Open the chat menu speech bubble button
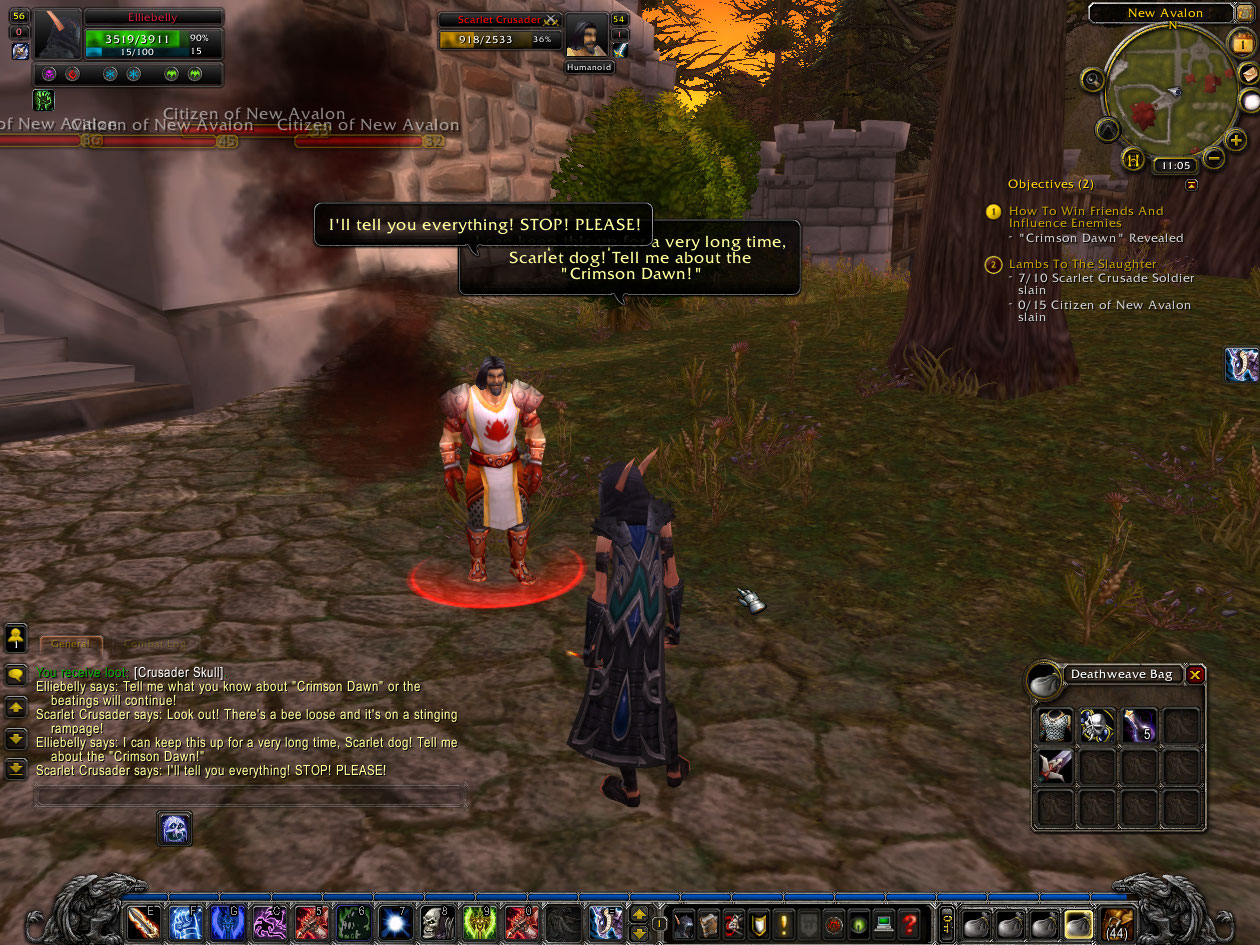The width and height of the screenshot is (1260, 945). [x=16, y=675]
